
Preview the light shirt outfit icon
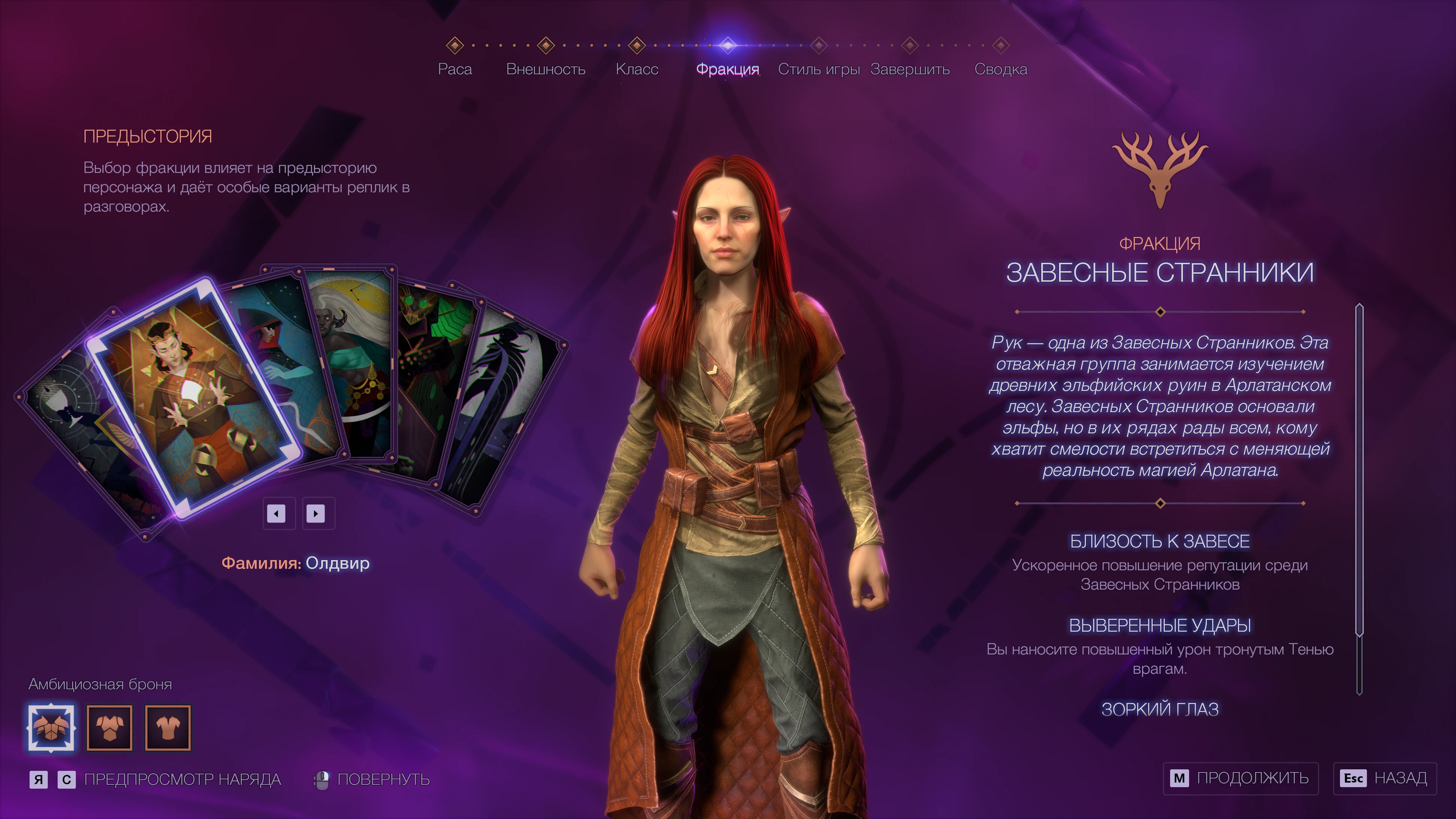pos(168,727)
